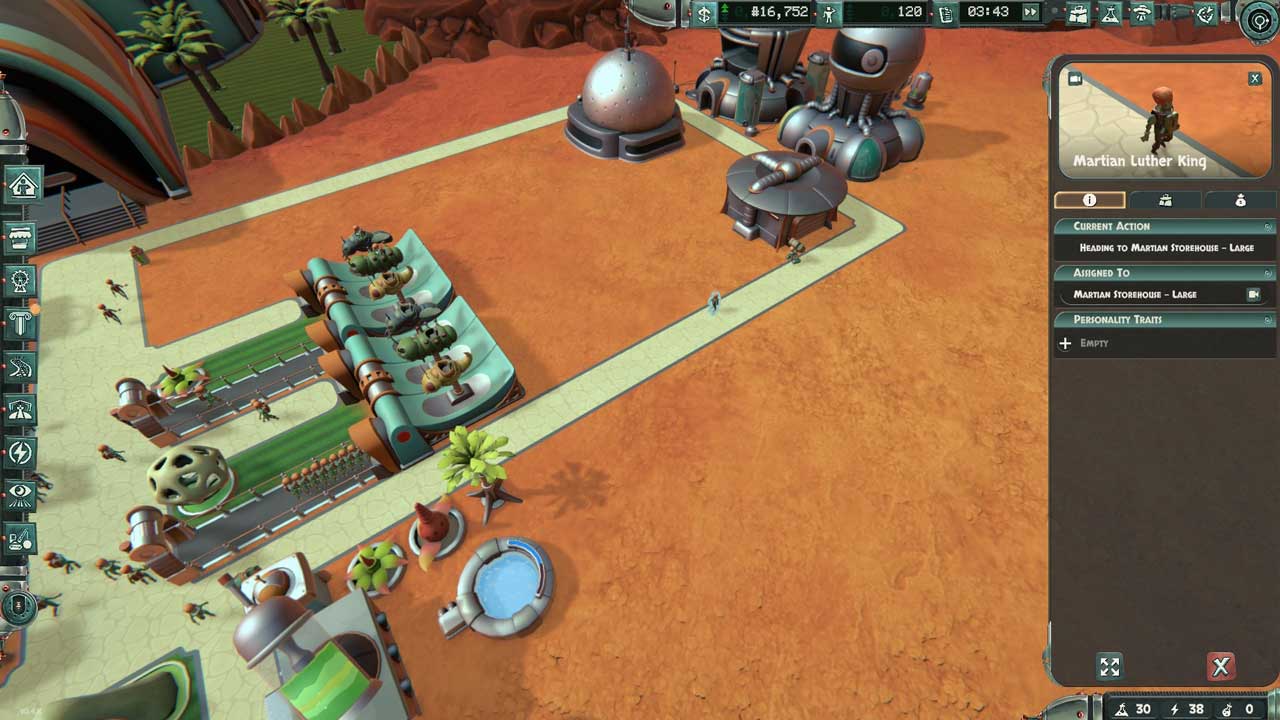The width and height of the screenshot is (1280, 720).
Task: Open the housing build category
Action: click(23, 184)
